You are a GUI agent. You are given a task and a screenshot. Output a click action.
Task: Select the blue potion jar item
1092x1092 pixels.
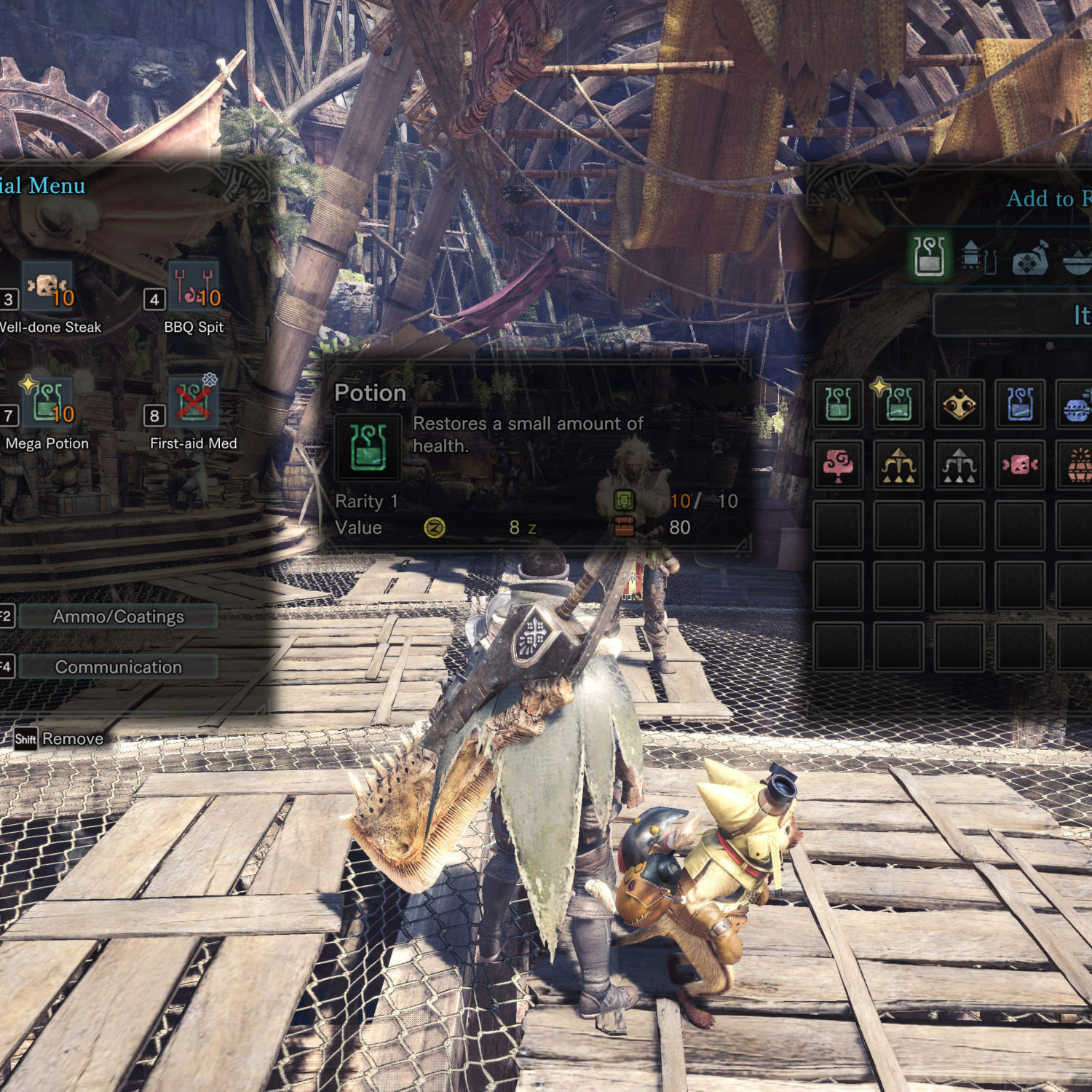click(x=1019, y=404)
